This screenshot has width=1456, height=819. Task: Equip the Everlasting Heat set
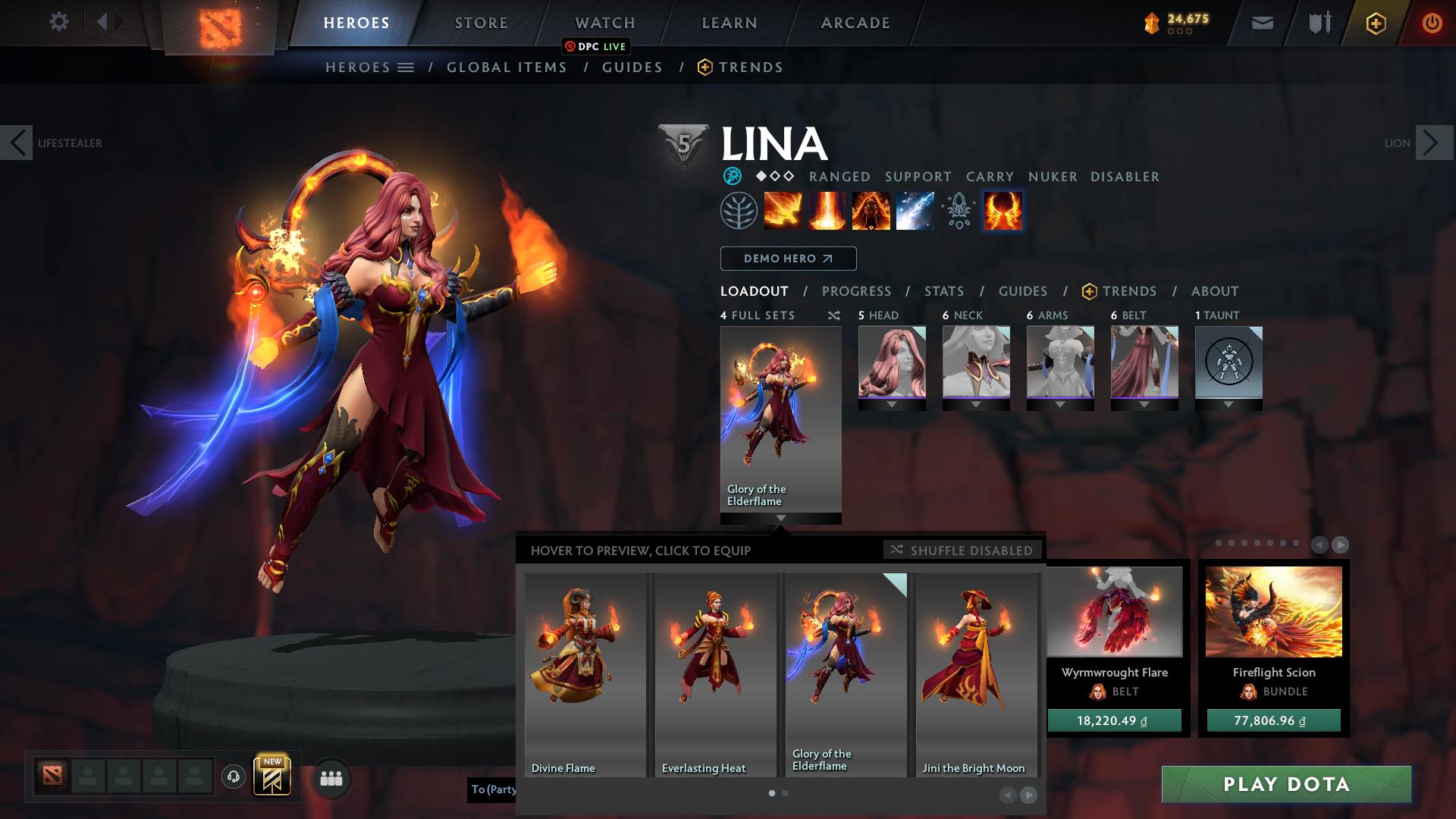tap(715, 674)
